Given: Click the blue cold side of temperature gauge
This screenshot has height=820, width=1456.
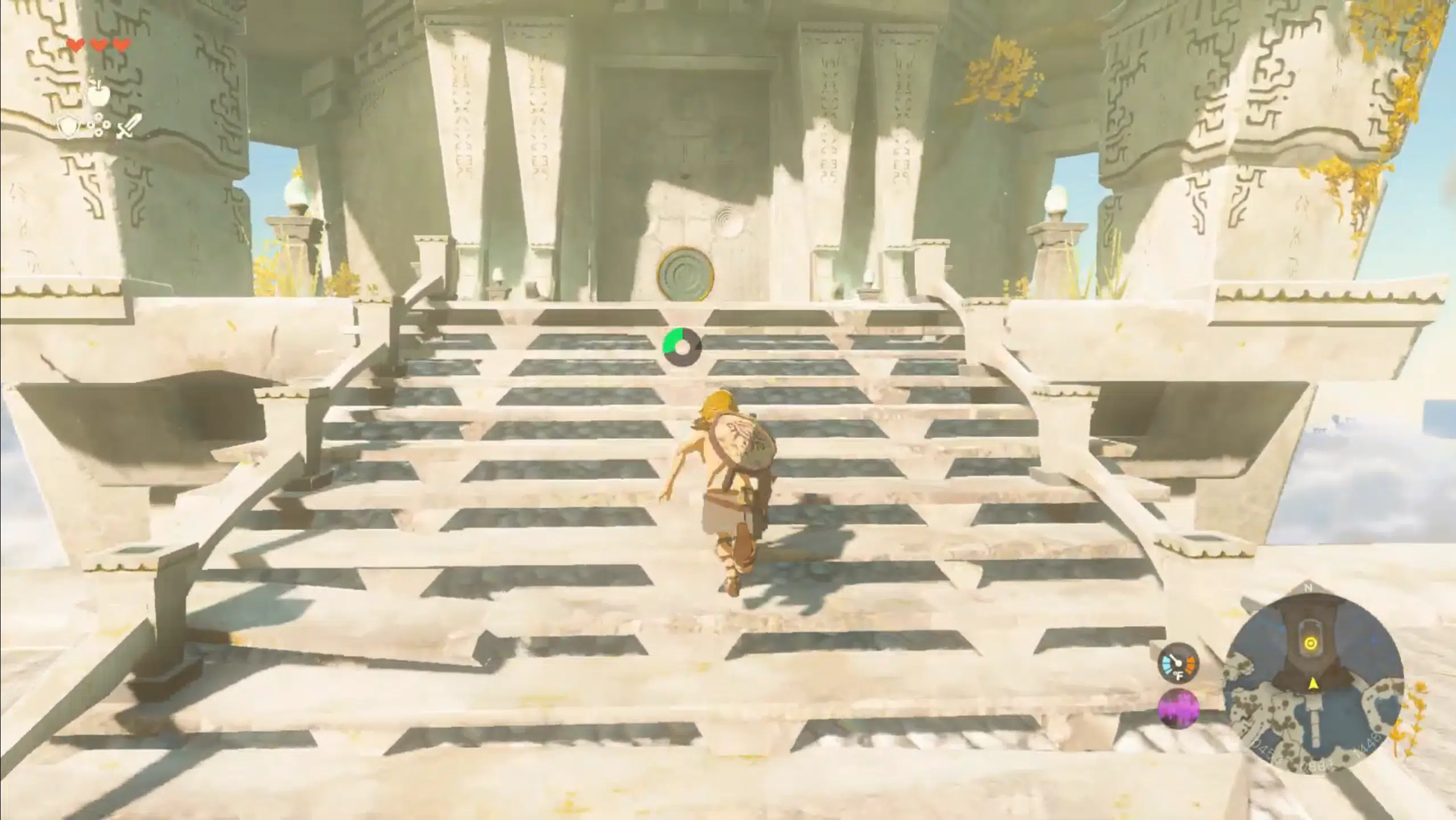Looking at the screenshot, I should 1167,664.
